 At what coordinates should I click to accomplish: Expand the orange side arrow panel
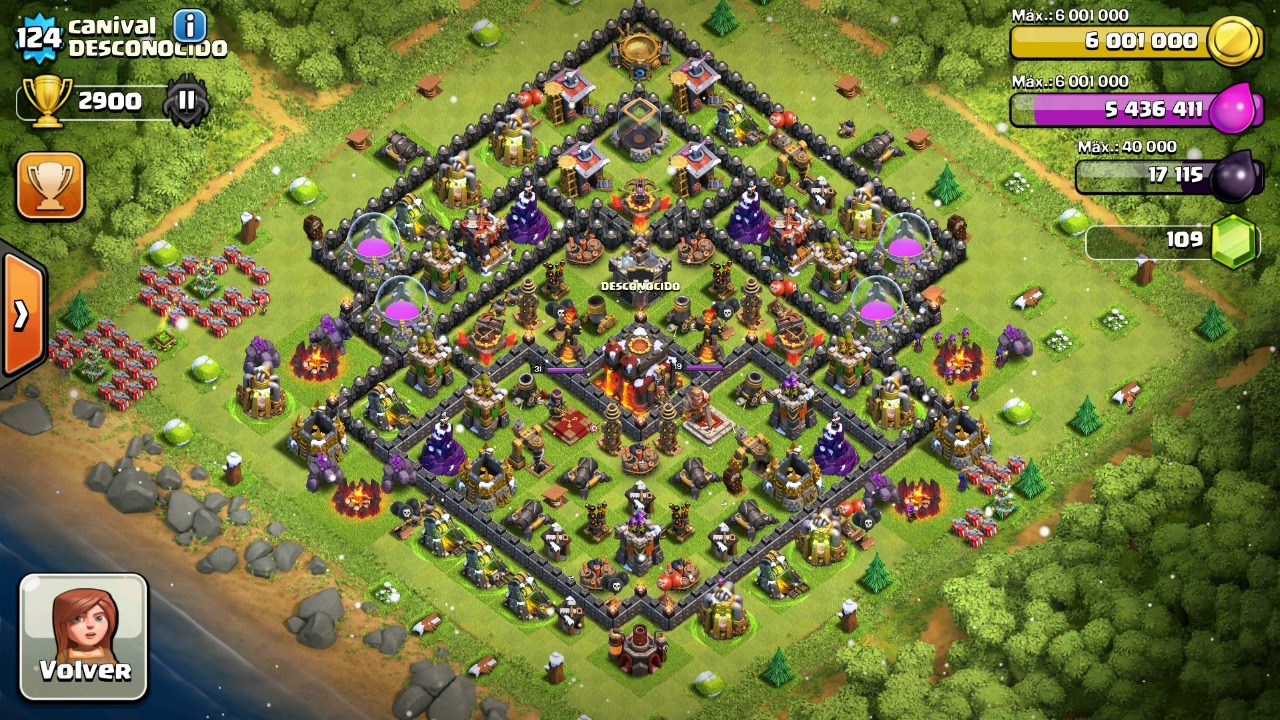coord(21,315)
